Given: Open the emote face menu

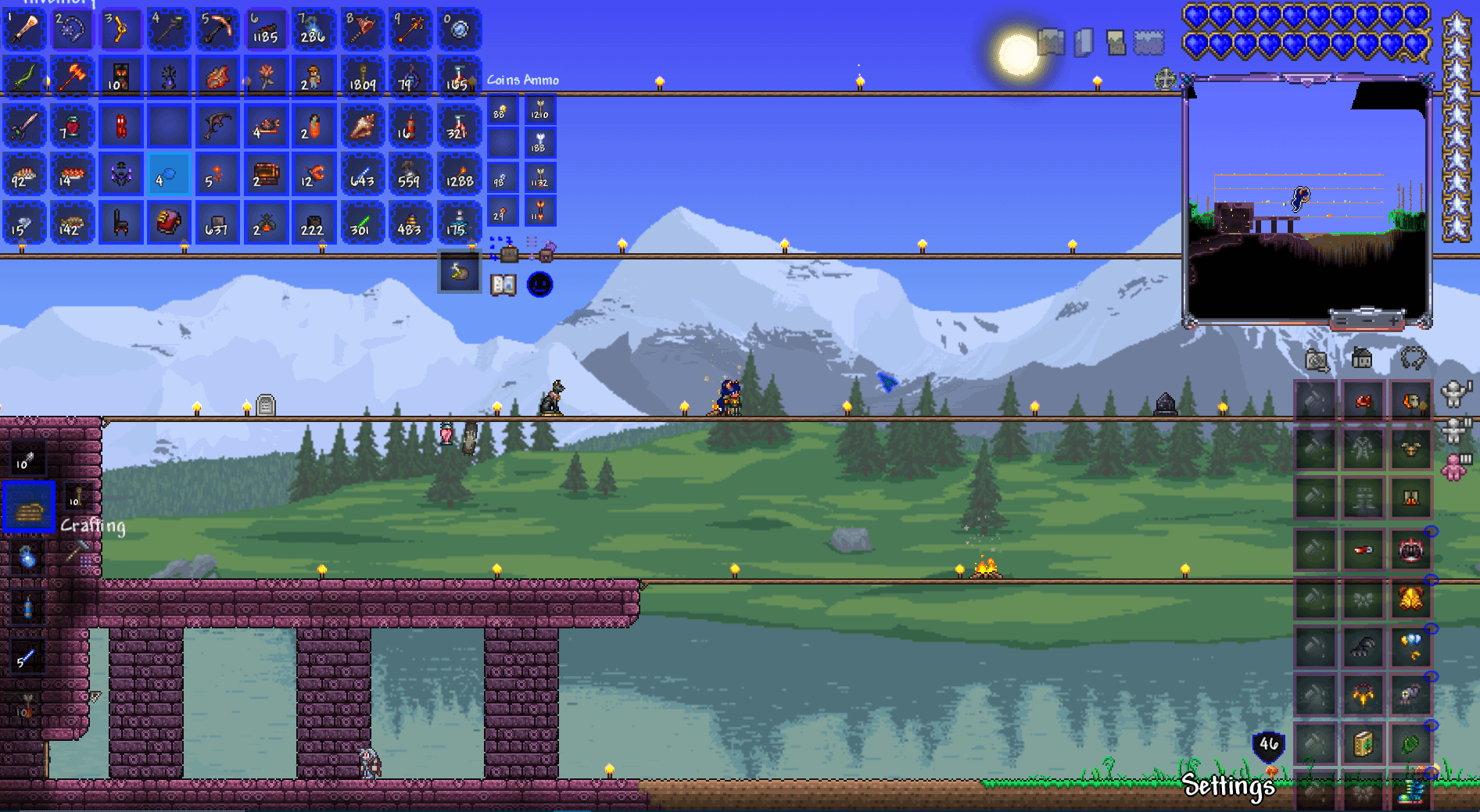Looking at the screenshot, I should point(539,284).
